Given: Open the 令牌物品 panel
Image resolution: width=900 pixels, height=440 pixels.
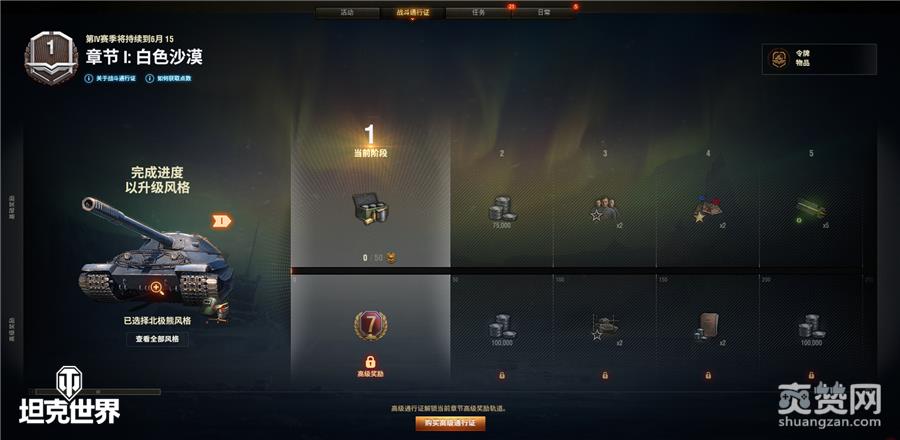Looking at the screenshot, I should (x=819, y=59).
